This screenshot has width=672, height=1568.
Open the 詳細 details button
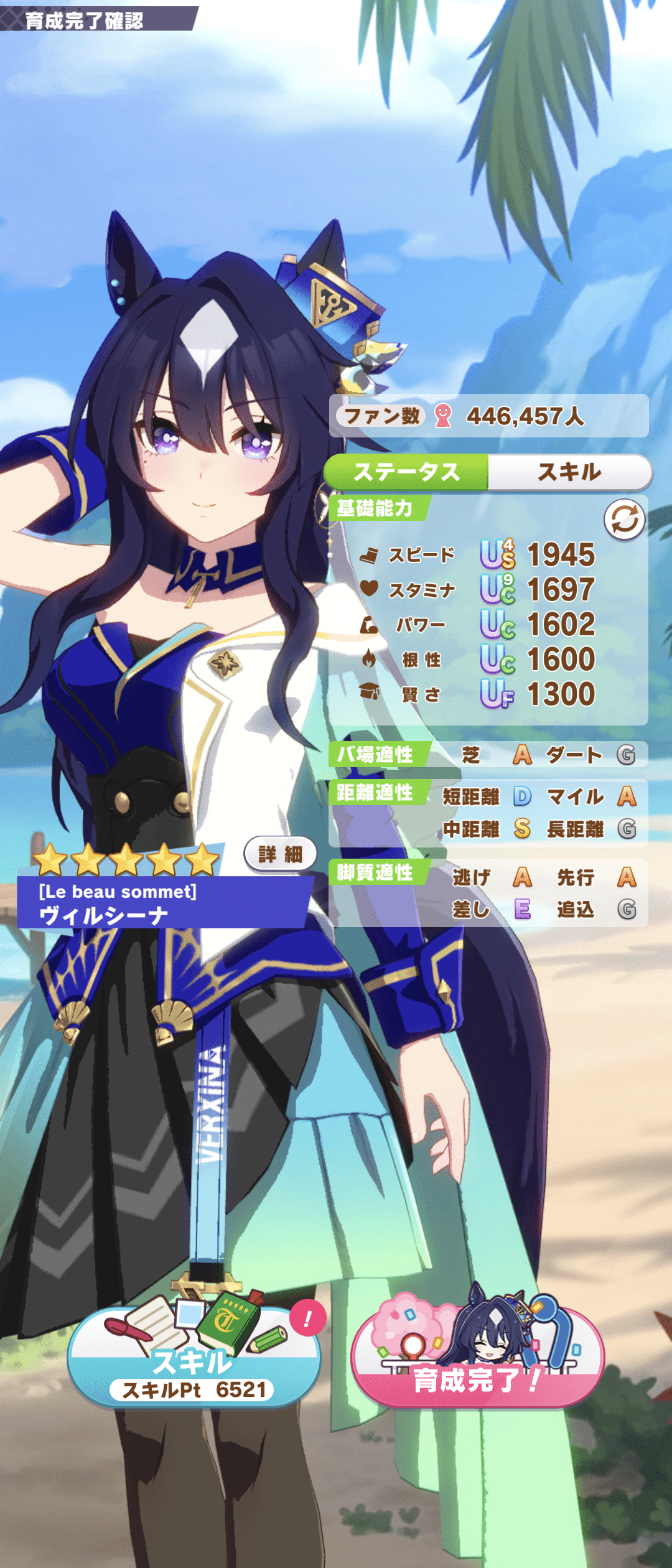pyautogui.click(x=280, y=854)
